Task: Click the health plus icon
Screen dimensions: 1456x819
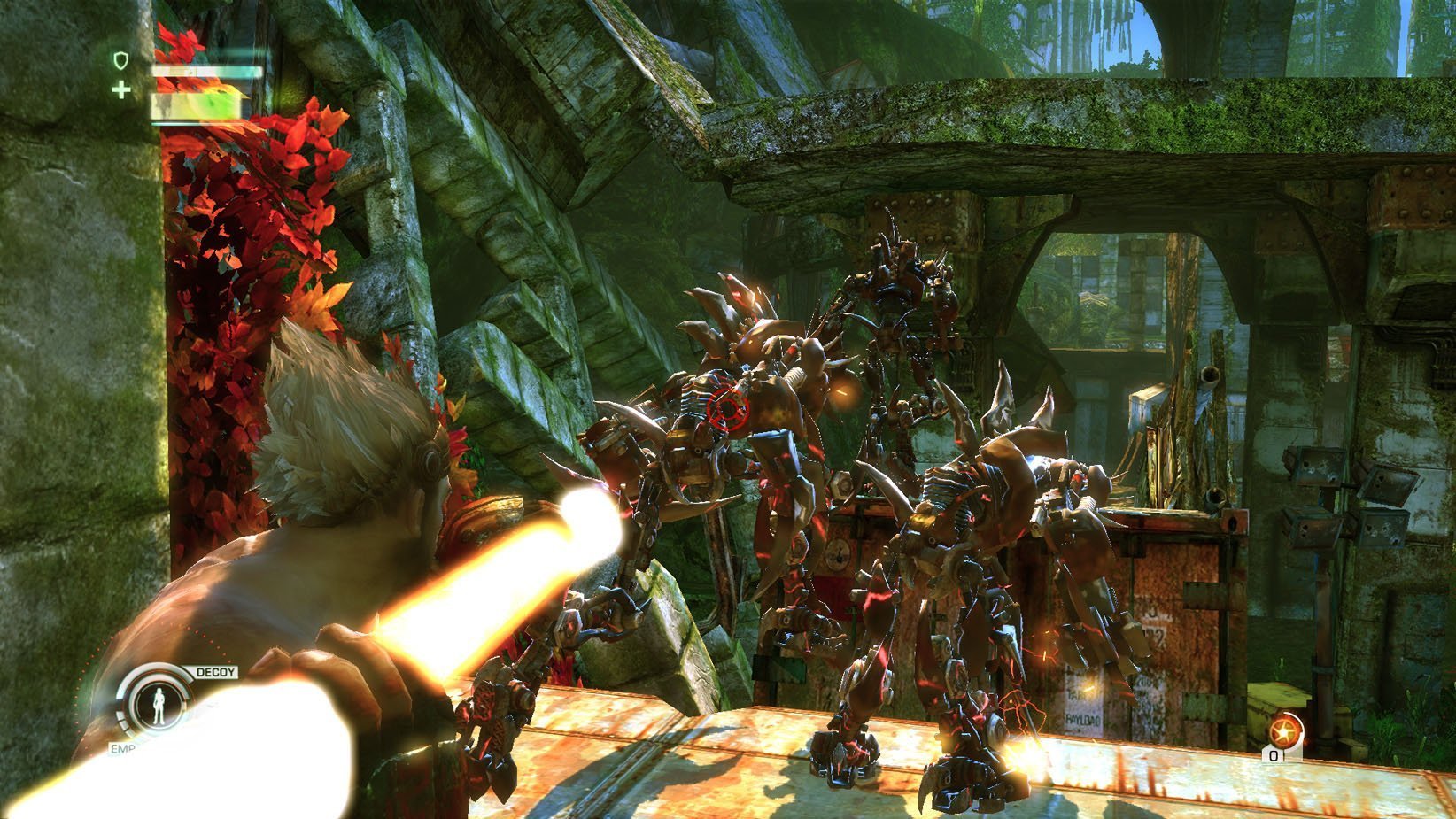Action: pos(121,89)
